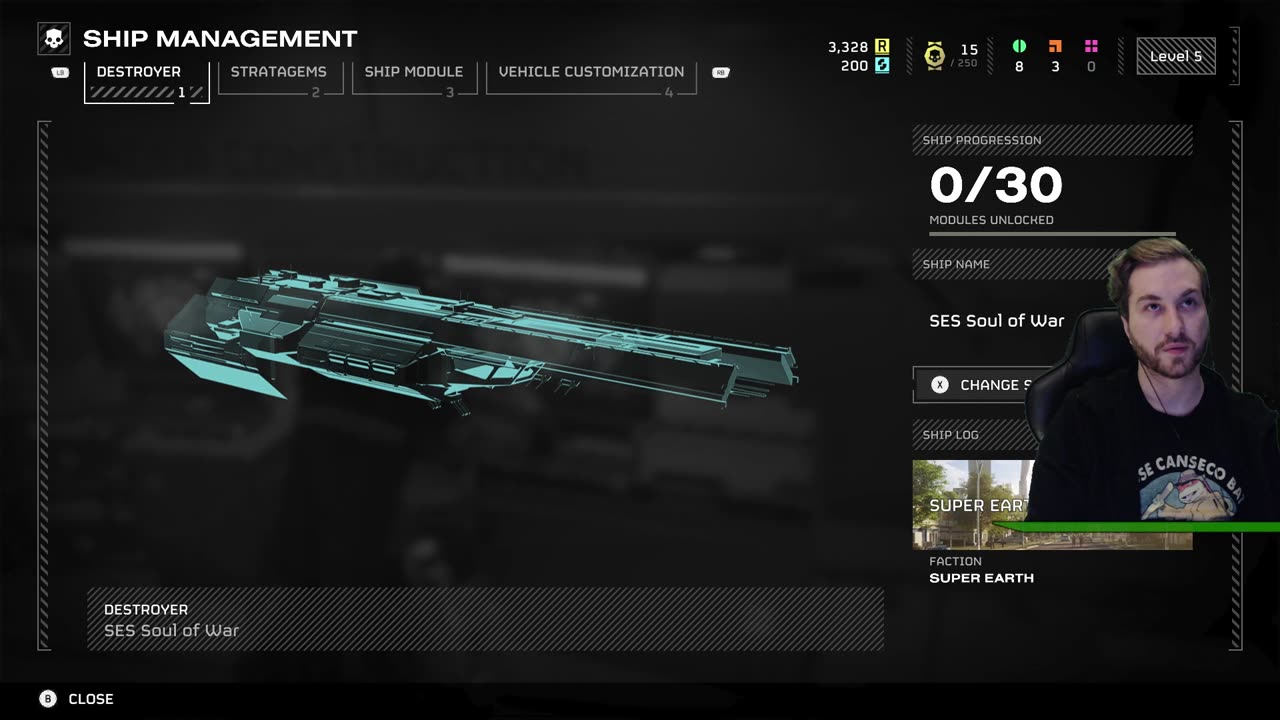Image resolution: width=1280 pixels, height=720 pixels.
Task: Open the Super Earth ship log thumbnail
Action: (x=970, y=505)
